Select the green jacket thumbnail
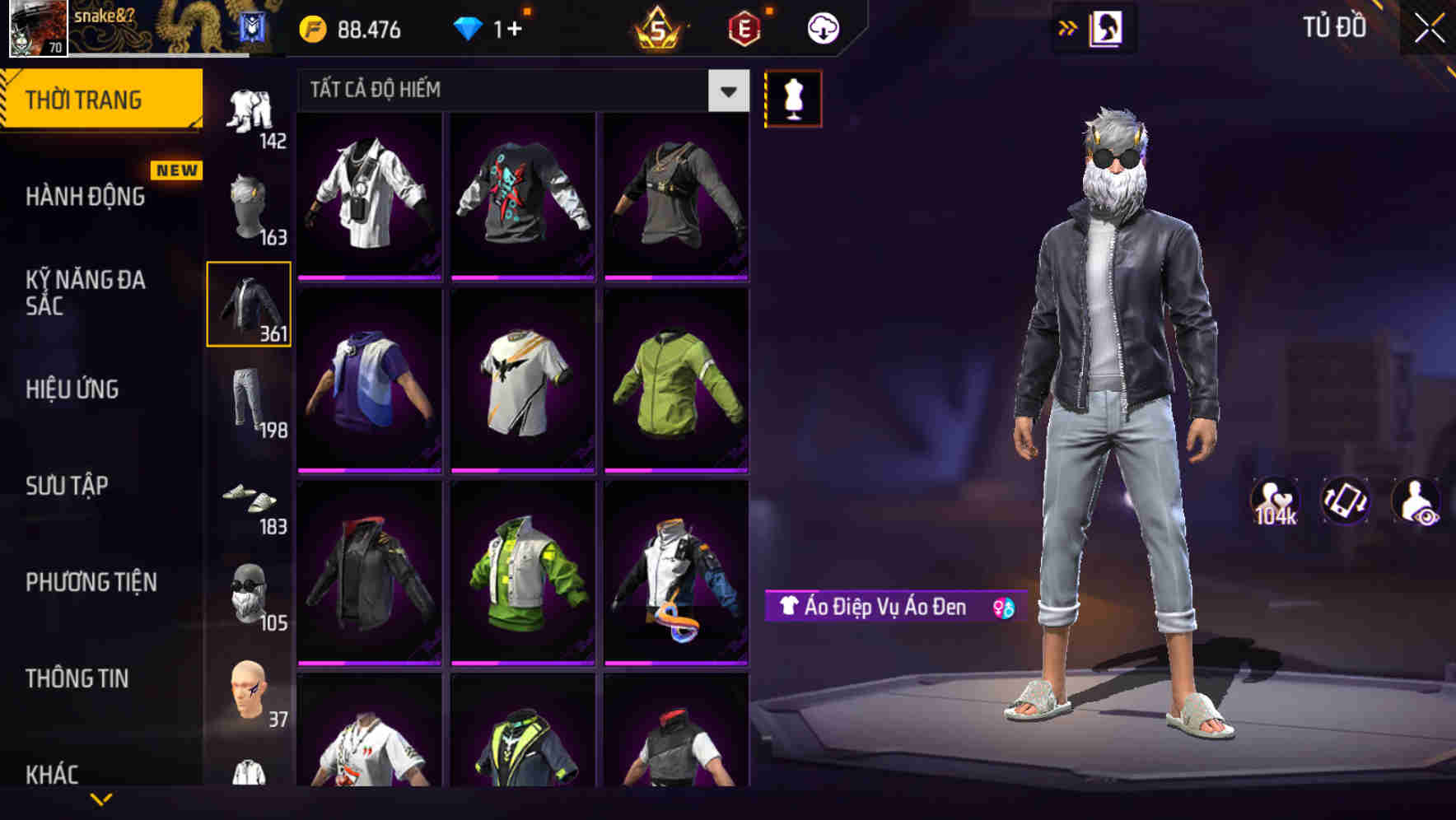1456x820 pixels. 675,384
